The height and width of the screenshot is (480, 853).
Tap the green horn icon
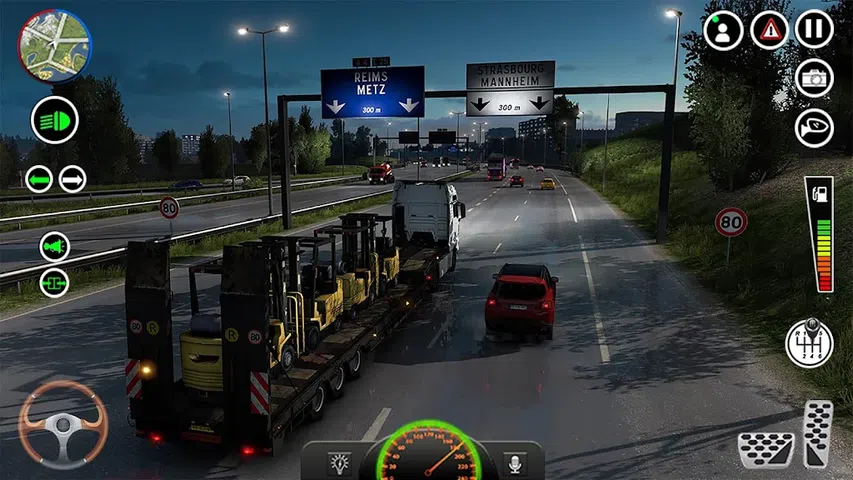click(55, 246)
